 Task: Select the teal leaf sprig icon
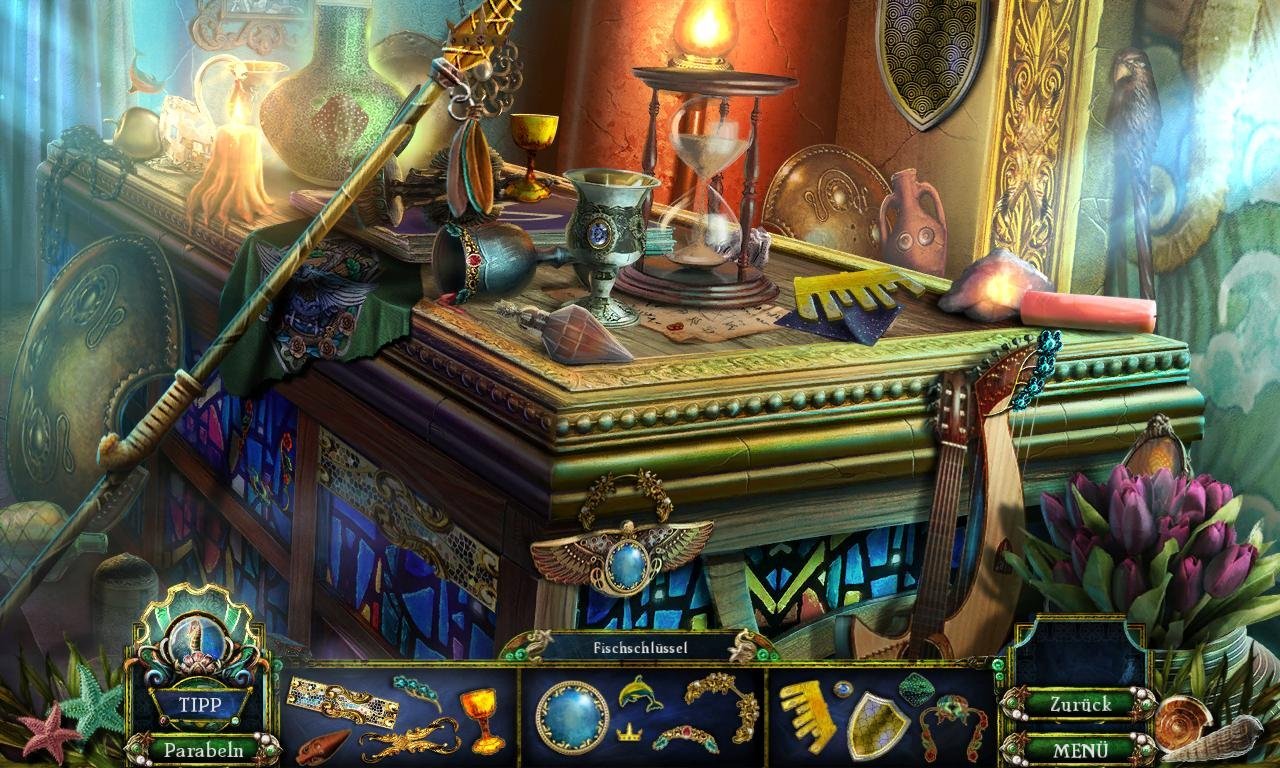point(417,689)
